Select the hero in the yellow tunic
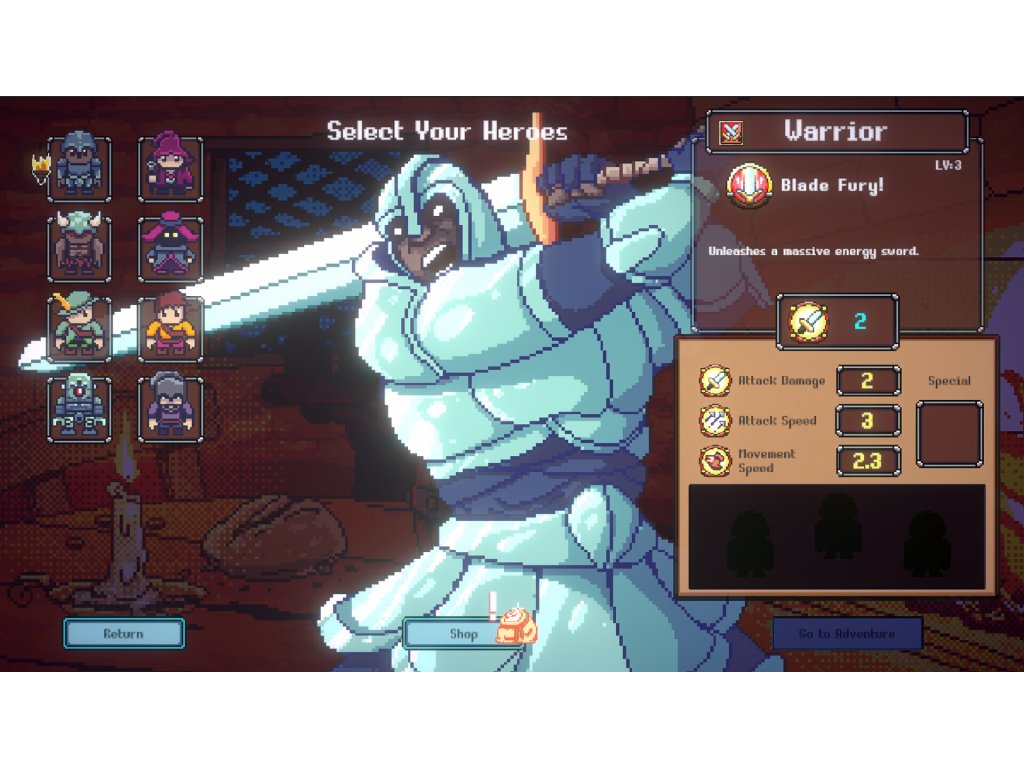The image size is (1024, 768). click(x=170, y=328)
